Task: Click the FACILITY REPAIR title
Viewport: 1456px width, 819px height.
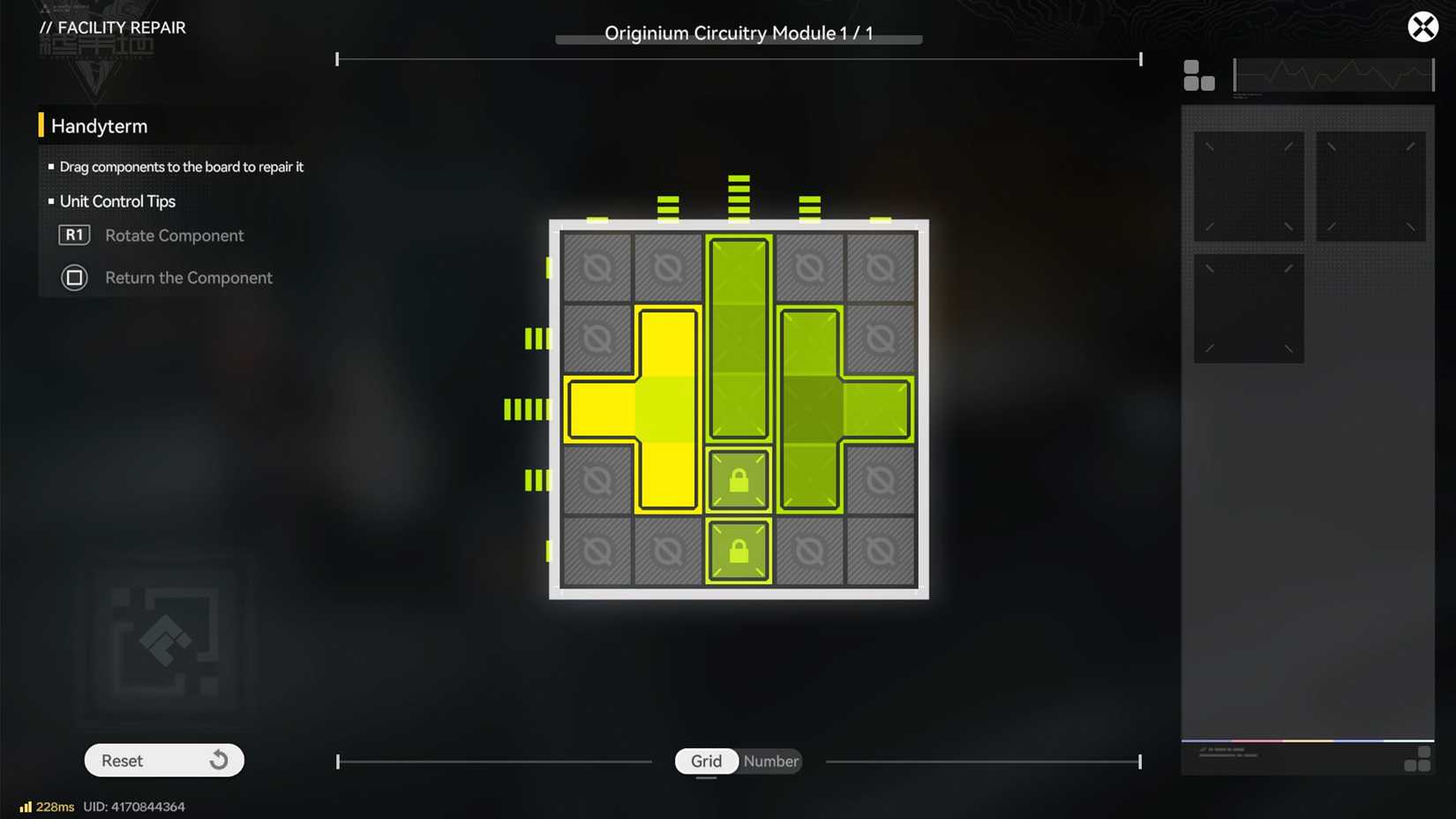Action: click(113, 27)
